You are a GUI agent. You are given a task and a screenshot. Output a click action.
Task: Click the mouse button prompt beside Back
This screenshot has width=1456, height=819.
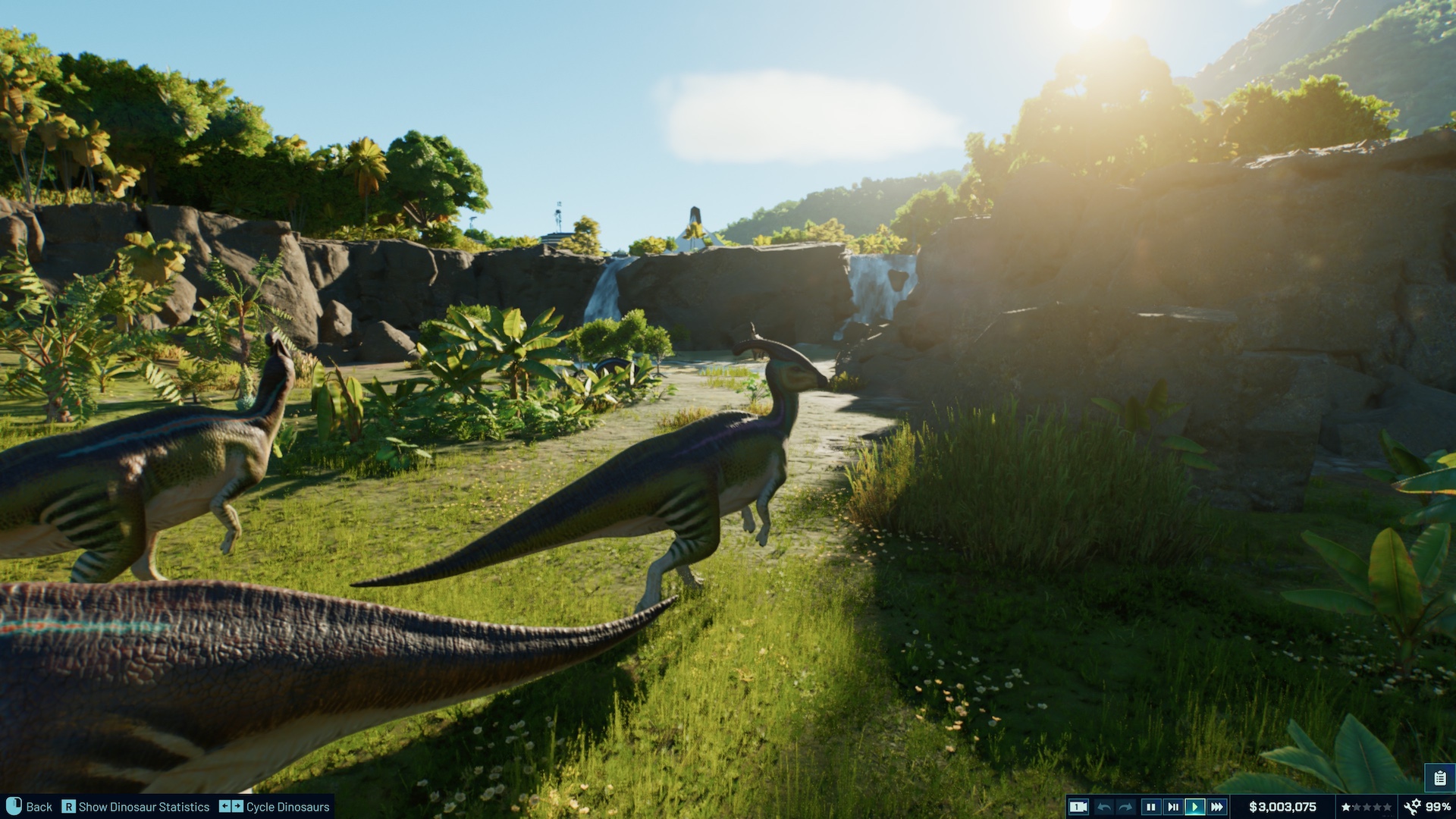[14, 806]
